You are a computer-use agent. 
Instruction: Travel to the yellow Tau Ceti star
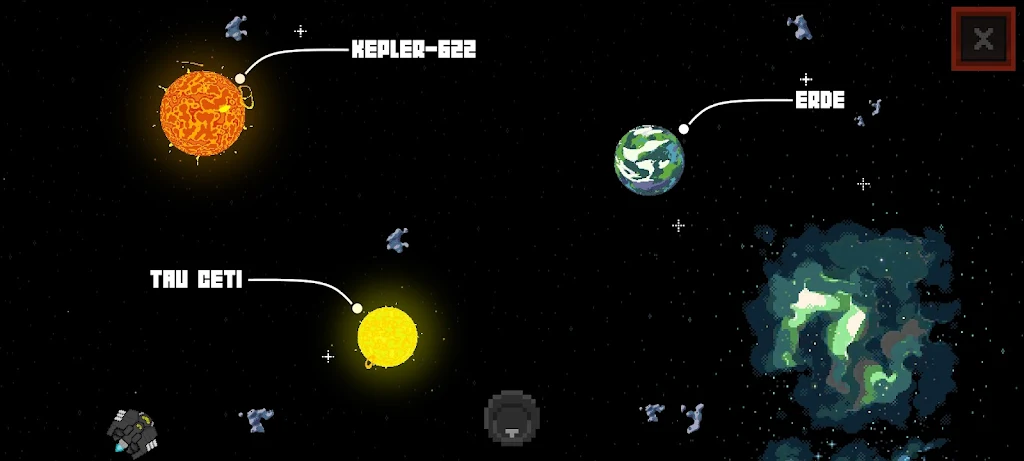387,336
